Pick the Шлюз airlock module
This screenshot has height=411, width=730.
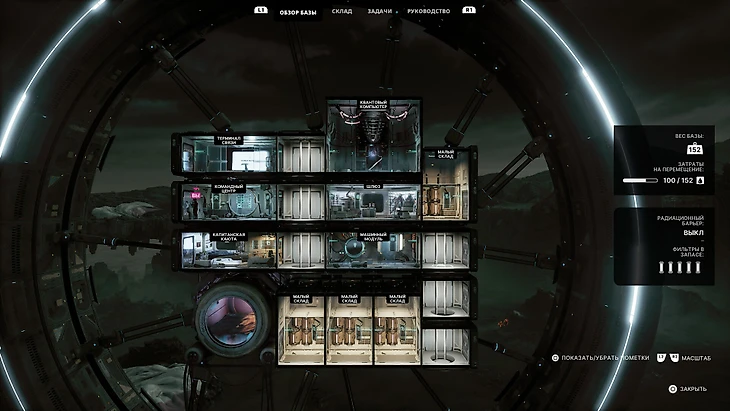click(374, 201)
